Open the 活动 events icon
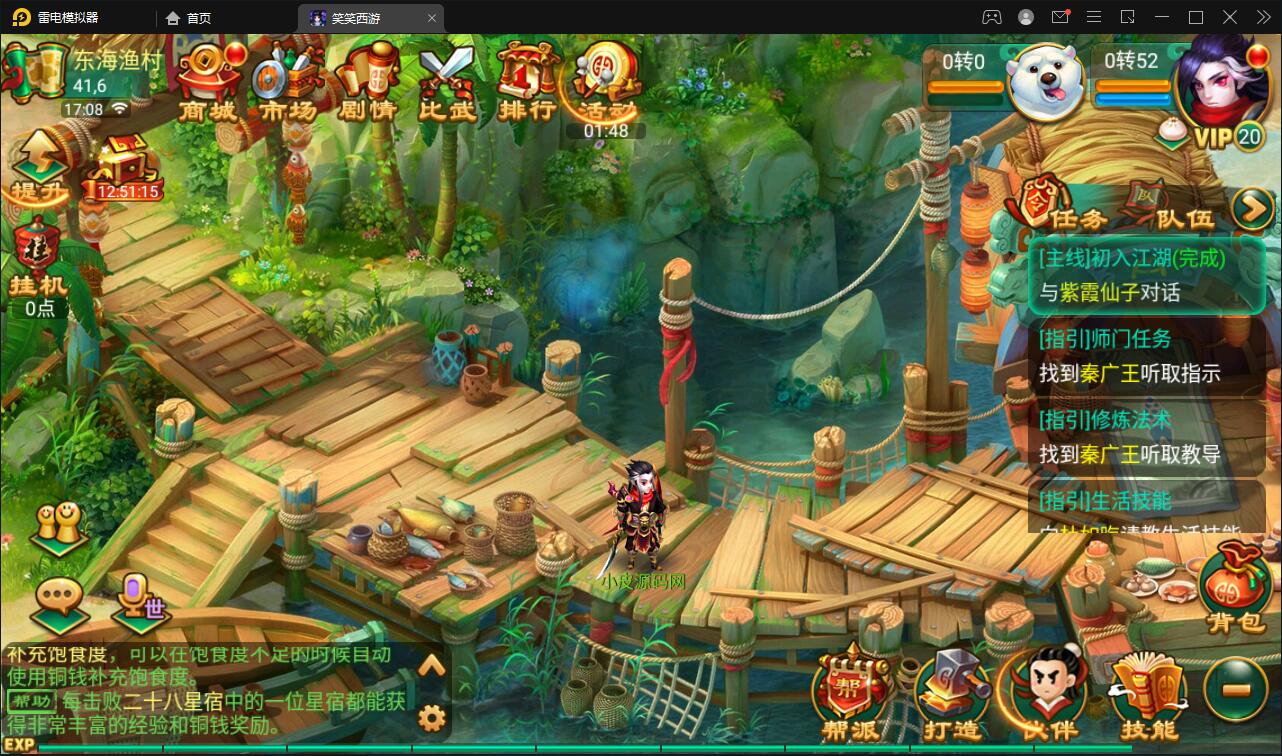1282x756 pixels. tap(606, 80)
